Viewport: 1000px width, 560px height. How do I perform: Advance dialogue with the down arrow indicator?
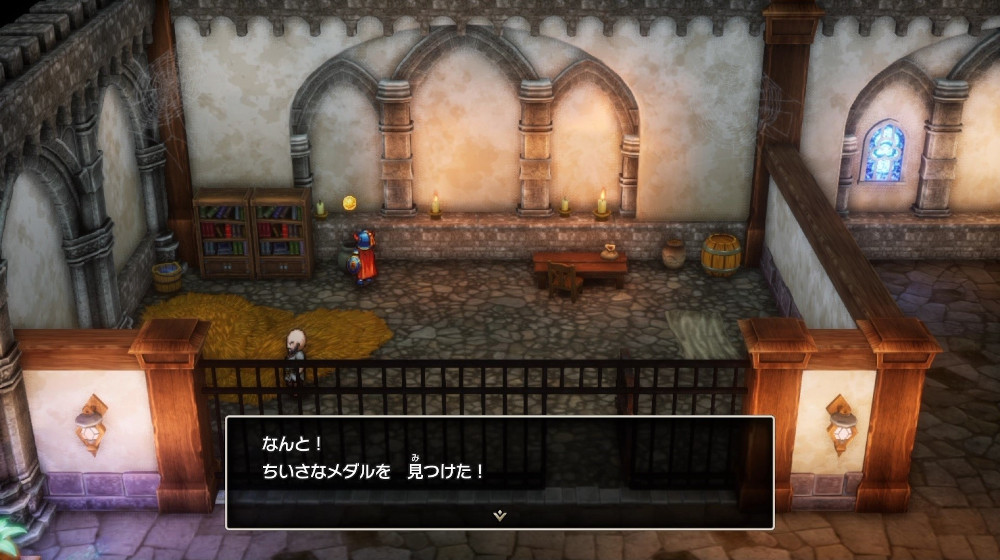pyautogui.click(x=499, y=515)
